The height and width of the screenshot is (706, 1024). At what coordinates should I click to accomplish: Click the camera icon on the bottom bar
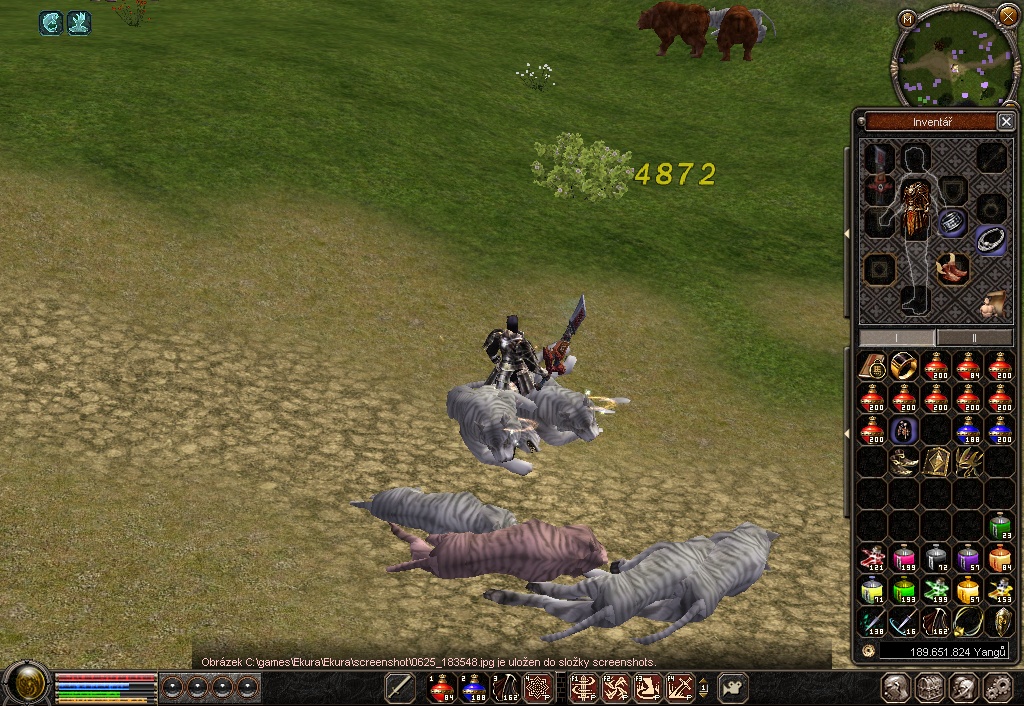[x=733, y=687]
